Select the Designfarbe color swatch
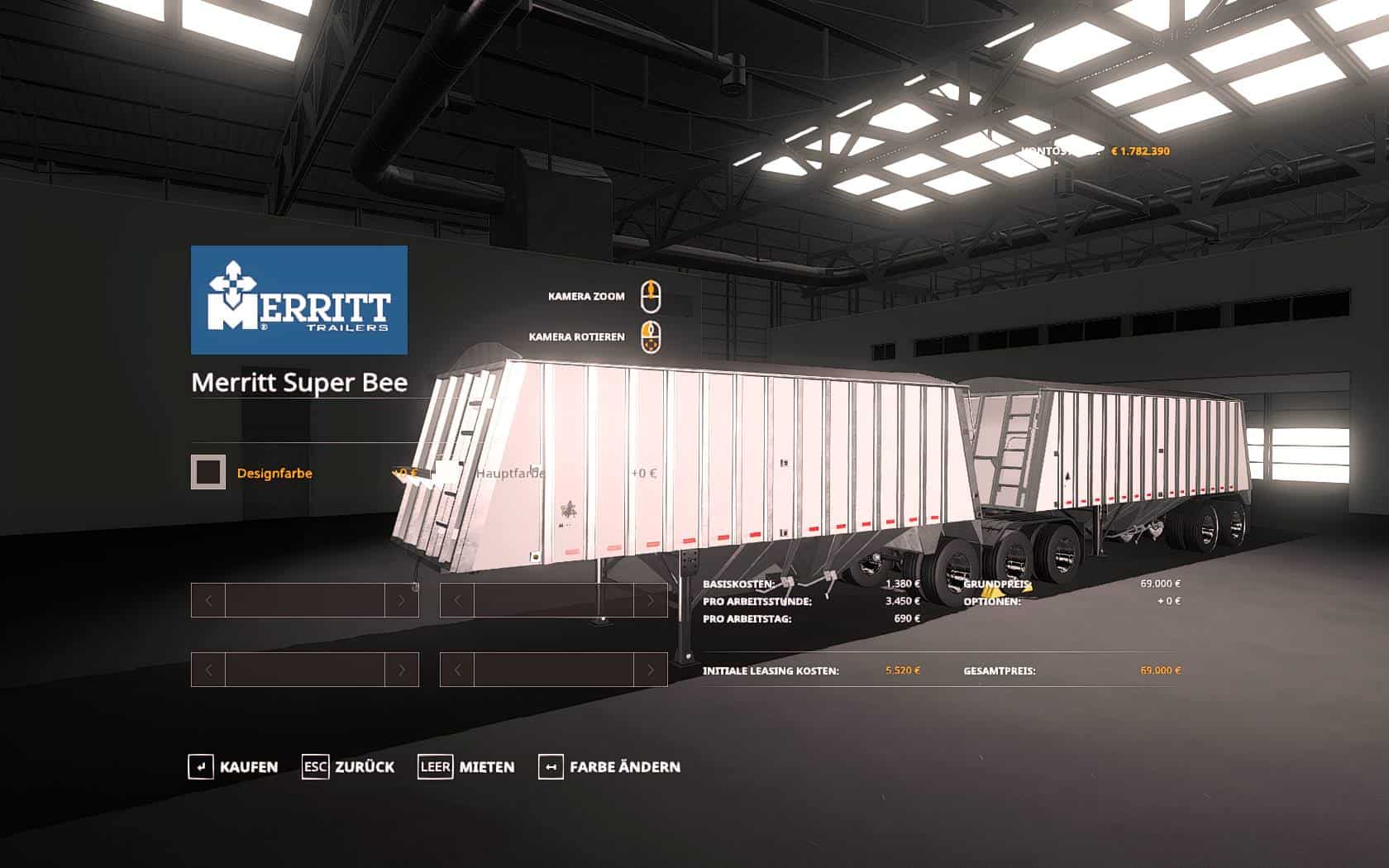1389x868 pixels. [208, 473]
